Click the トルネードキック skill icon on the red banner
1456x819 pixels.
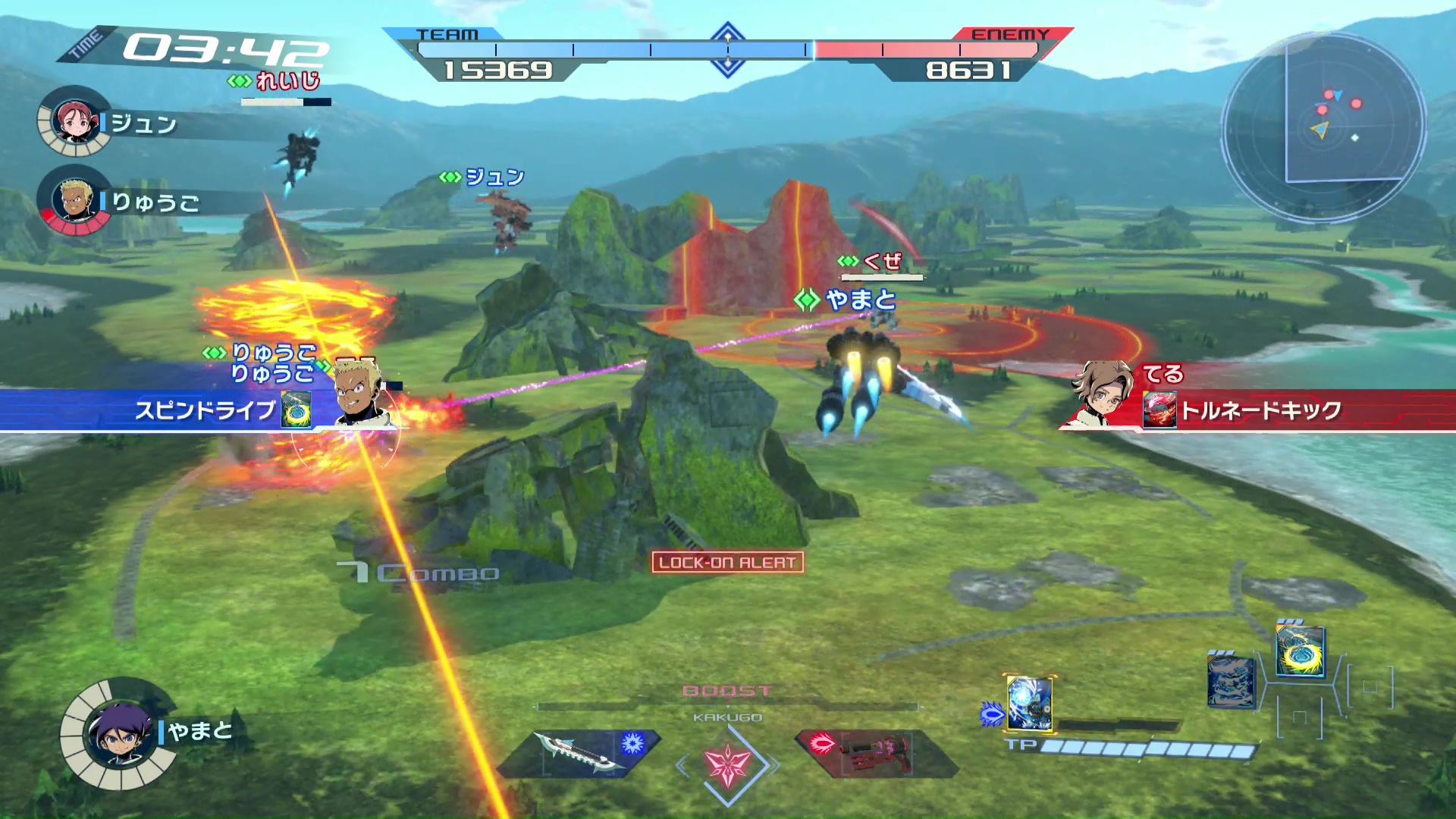1159,410
